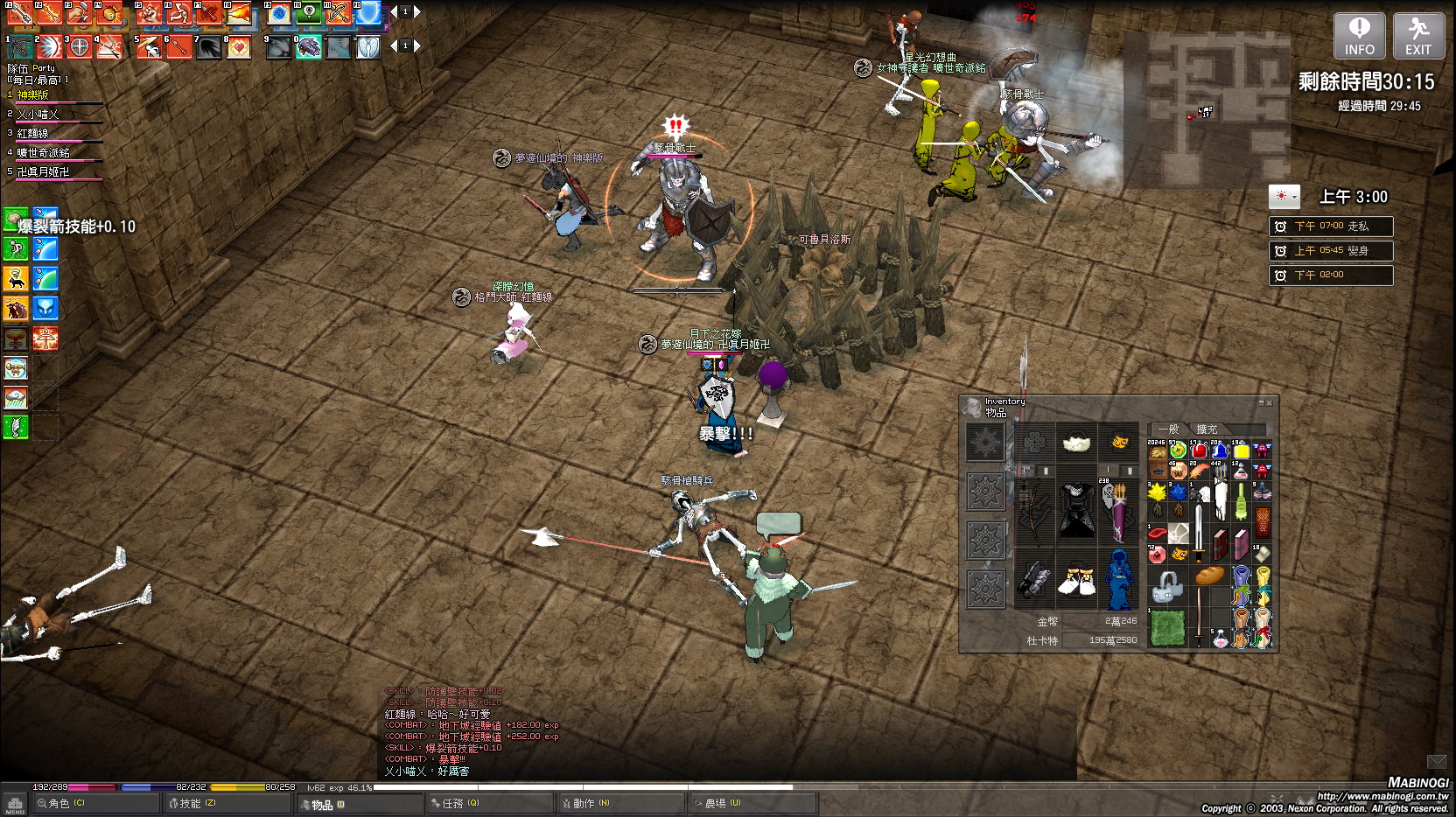Viewport: 1456px width, 817px height.
Task: Open the 動作 actions window
Action: [586, 803]
